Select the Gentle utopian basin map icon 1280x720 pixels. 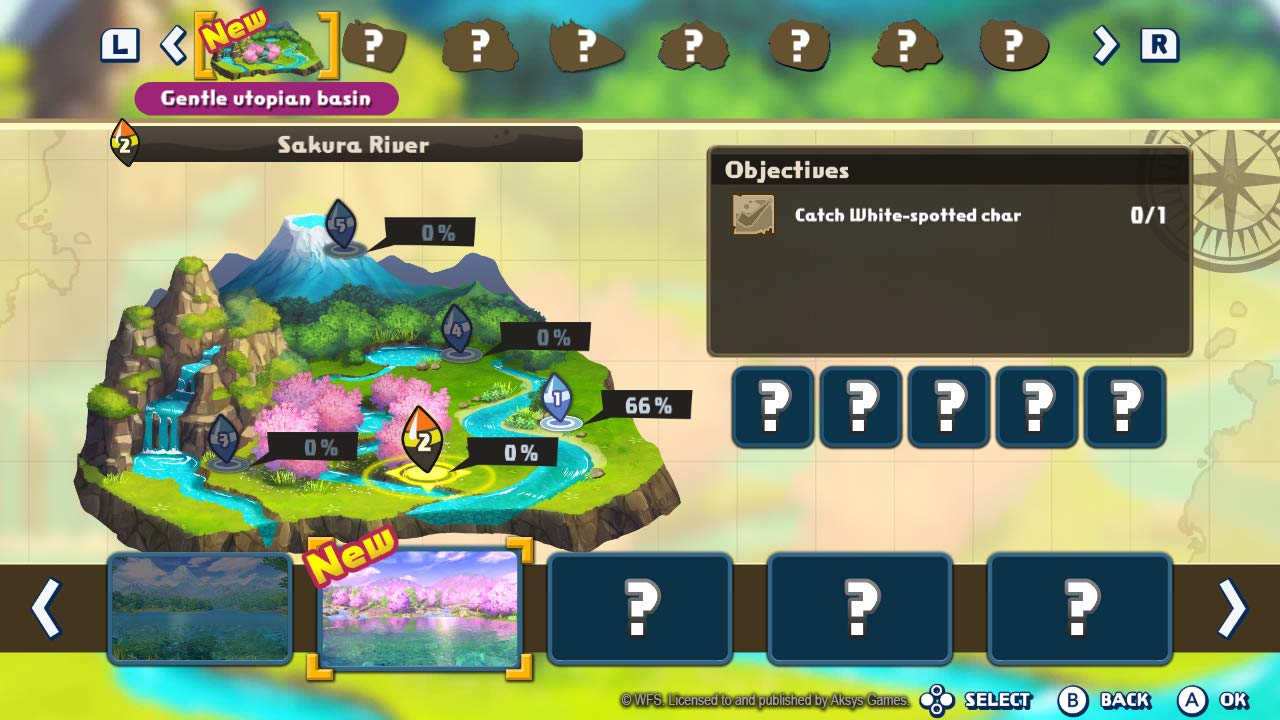pyautogui.click(x=265, y=48)
